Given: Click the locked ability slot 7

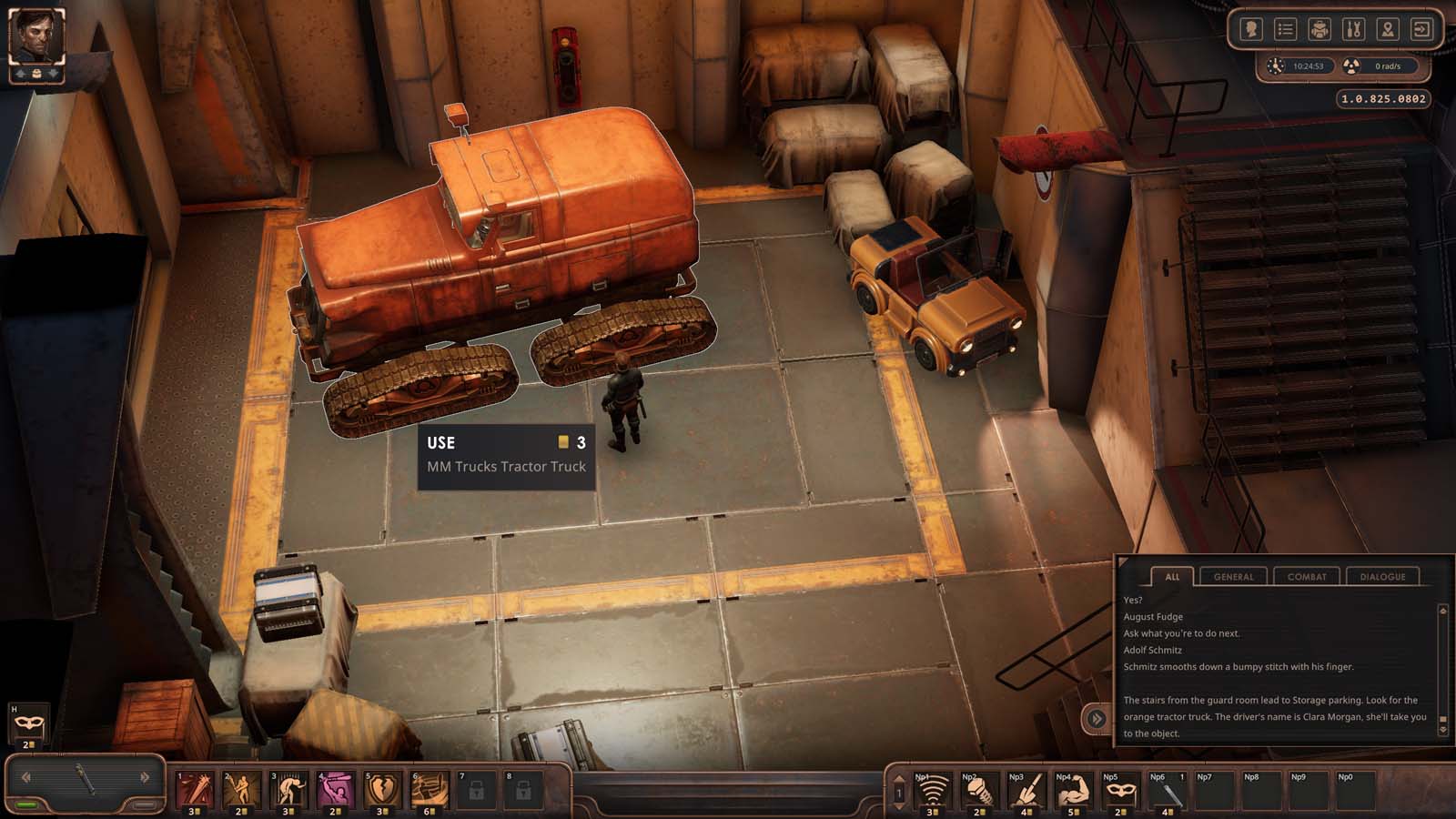Looking at the screenshot, I should [x=475, y=790].
